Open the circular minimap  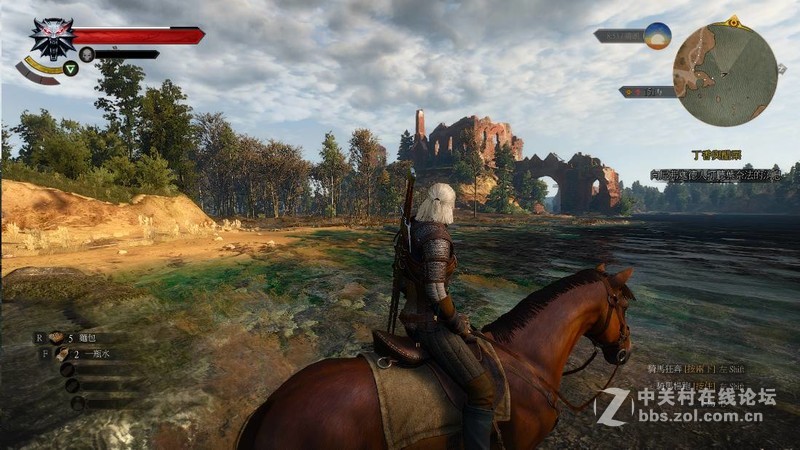click(725, 74)
